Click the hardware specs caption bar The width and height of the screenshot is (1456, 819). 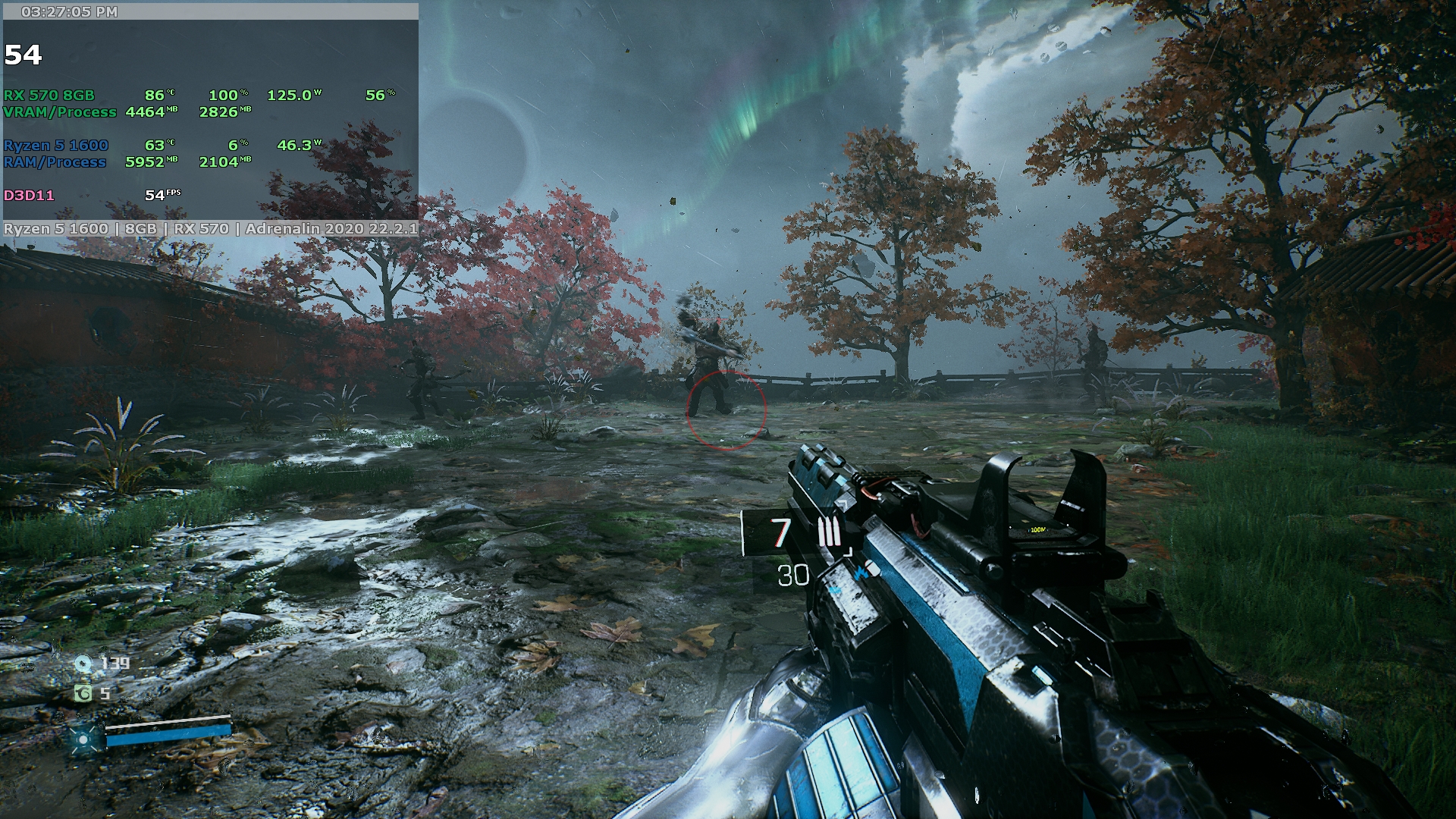tap(211, 228)
